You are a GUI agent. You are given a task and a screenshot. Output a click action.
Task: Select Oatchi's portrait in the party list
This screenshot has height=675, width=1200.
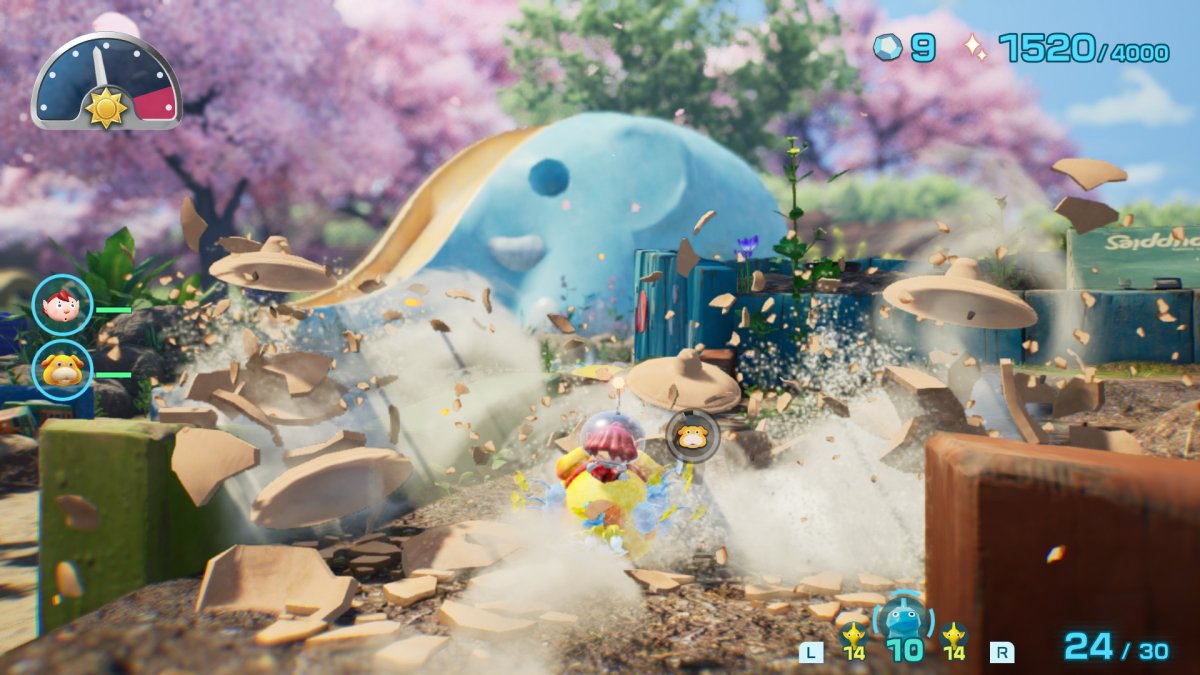tap(62, 370)
